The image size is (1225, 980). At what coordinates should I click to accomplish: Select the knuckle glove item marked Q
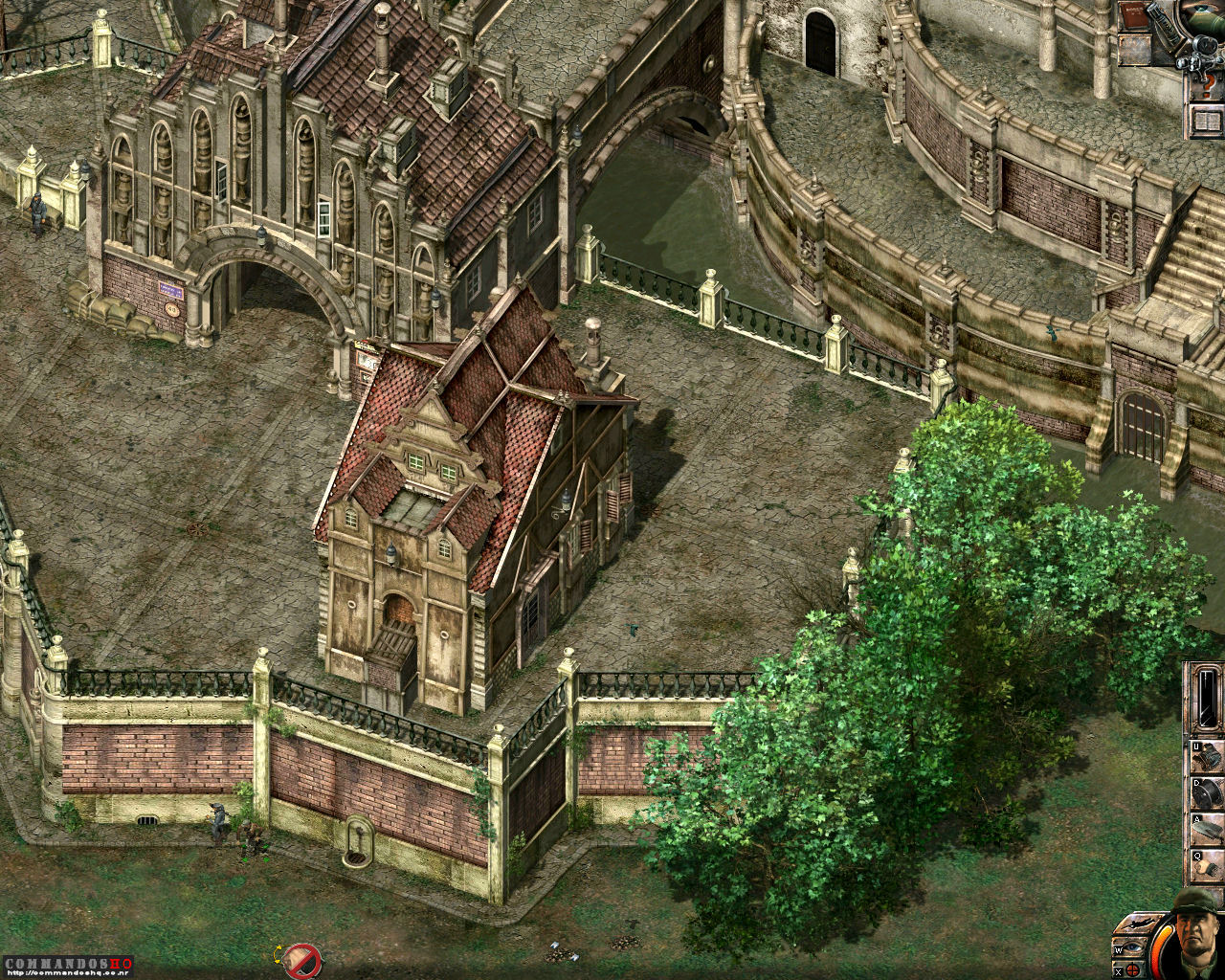click(1208, 864)
